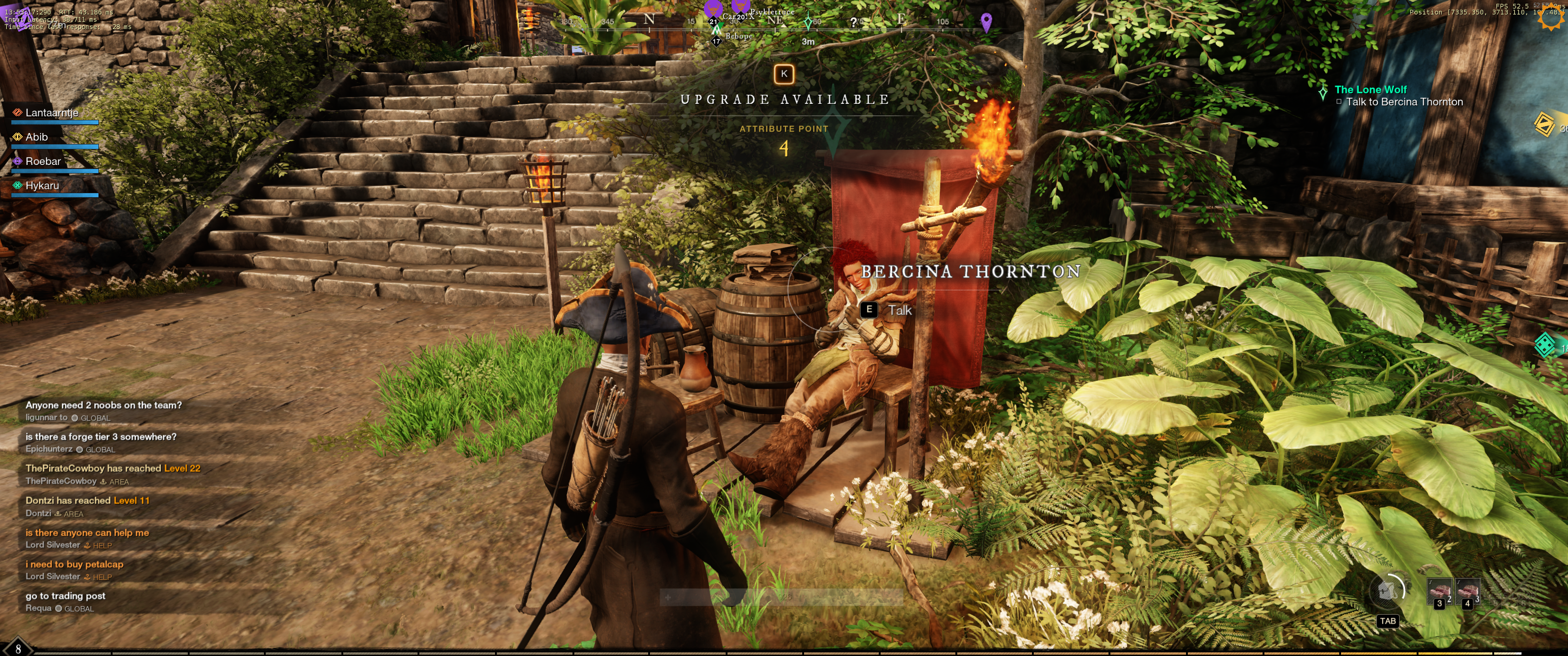Open the 'go to trading post' chat message
The height and width of the screenshot is (656, 1568).
pyautogui.click(x=65, y=596)
